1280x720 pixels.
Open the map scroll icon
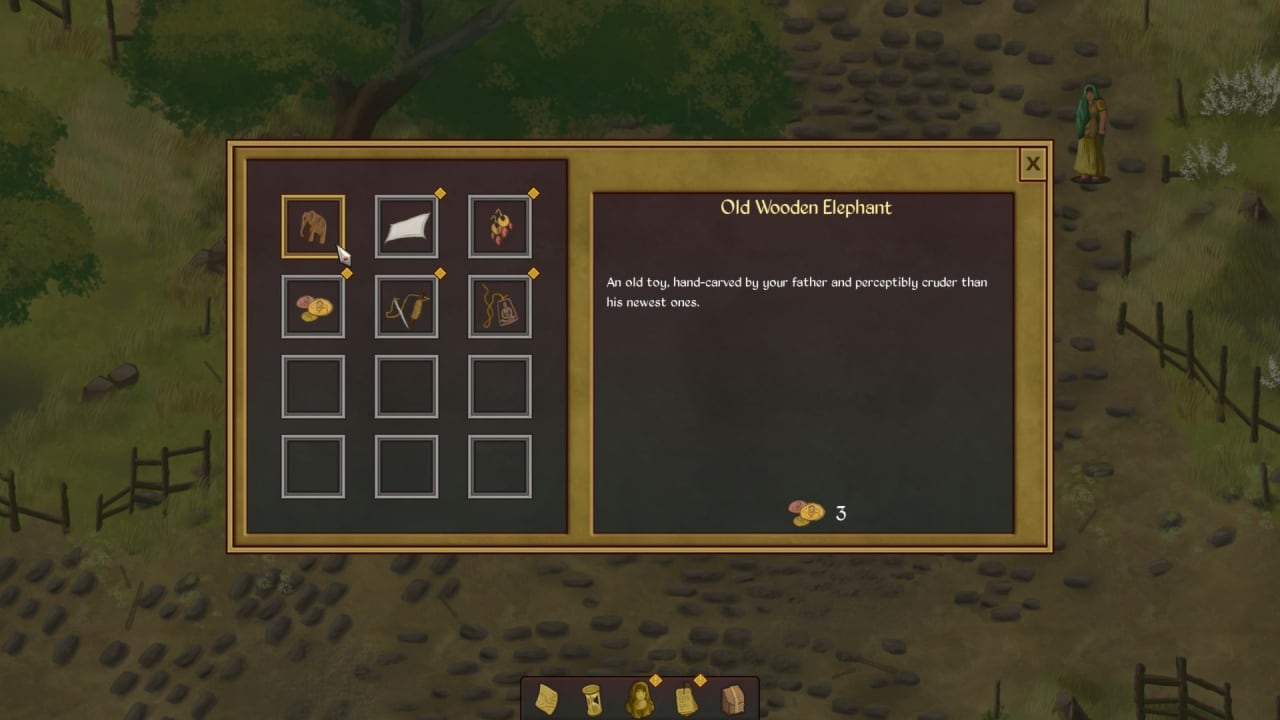(x=547, y=699)
